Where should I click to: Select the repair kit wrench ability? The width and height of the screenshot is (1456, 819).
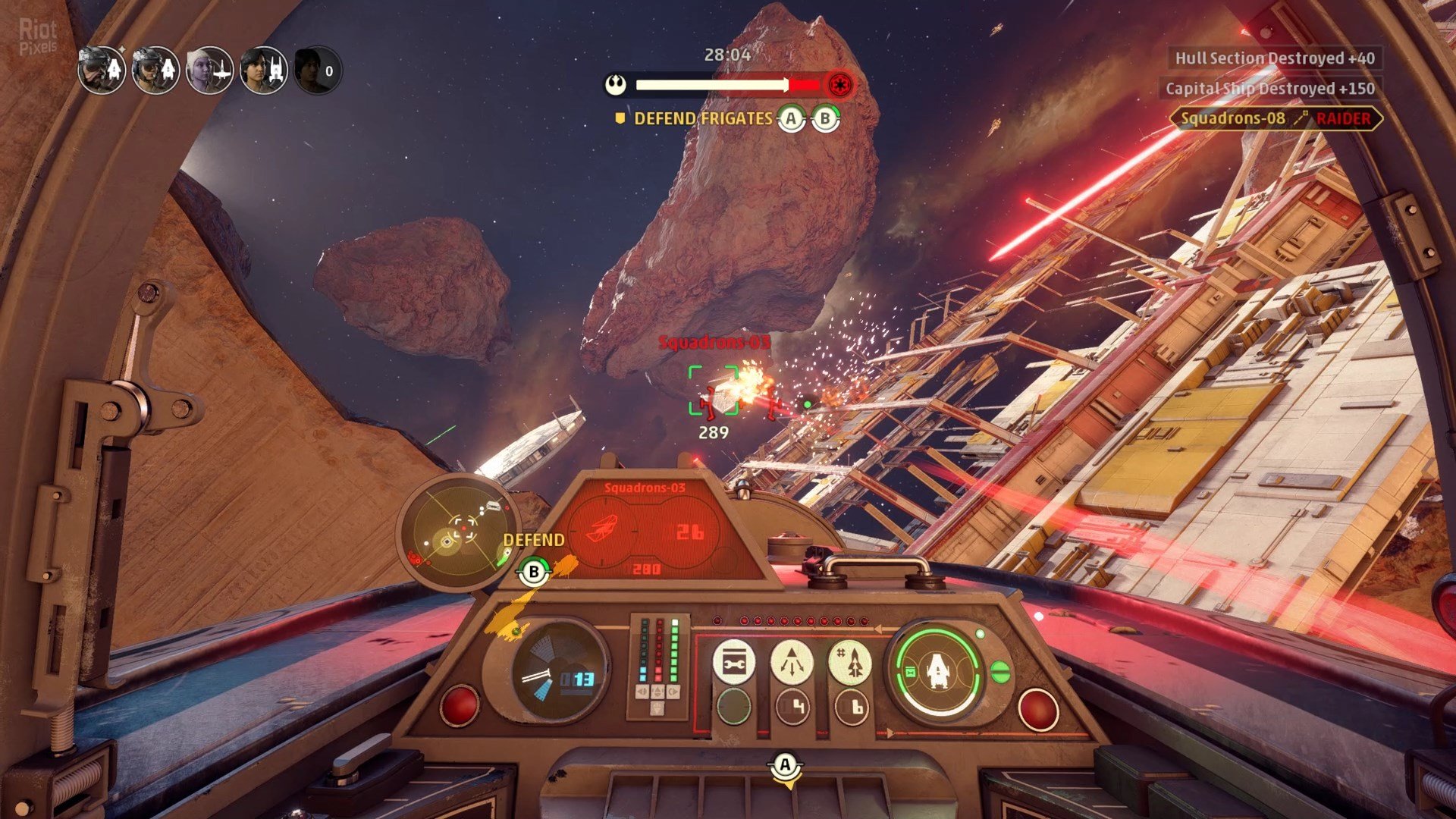point(733,664)
